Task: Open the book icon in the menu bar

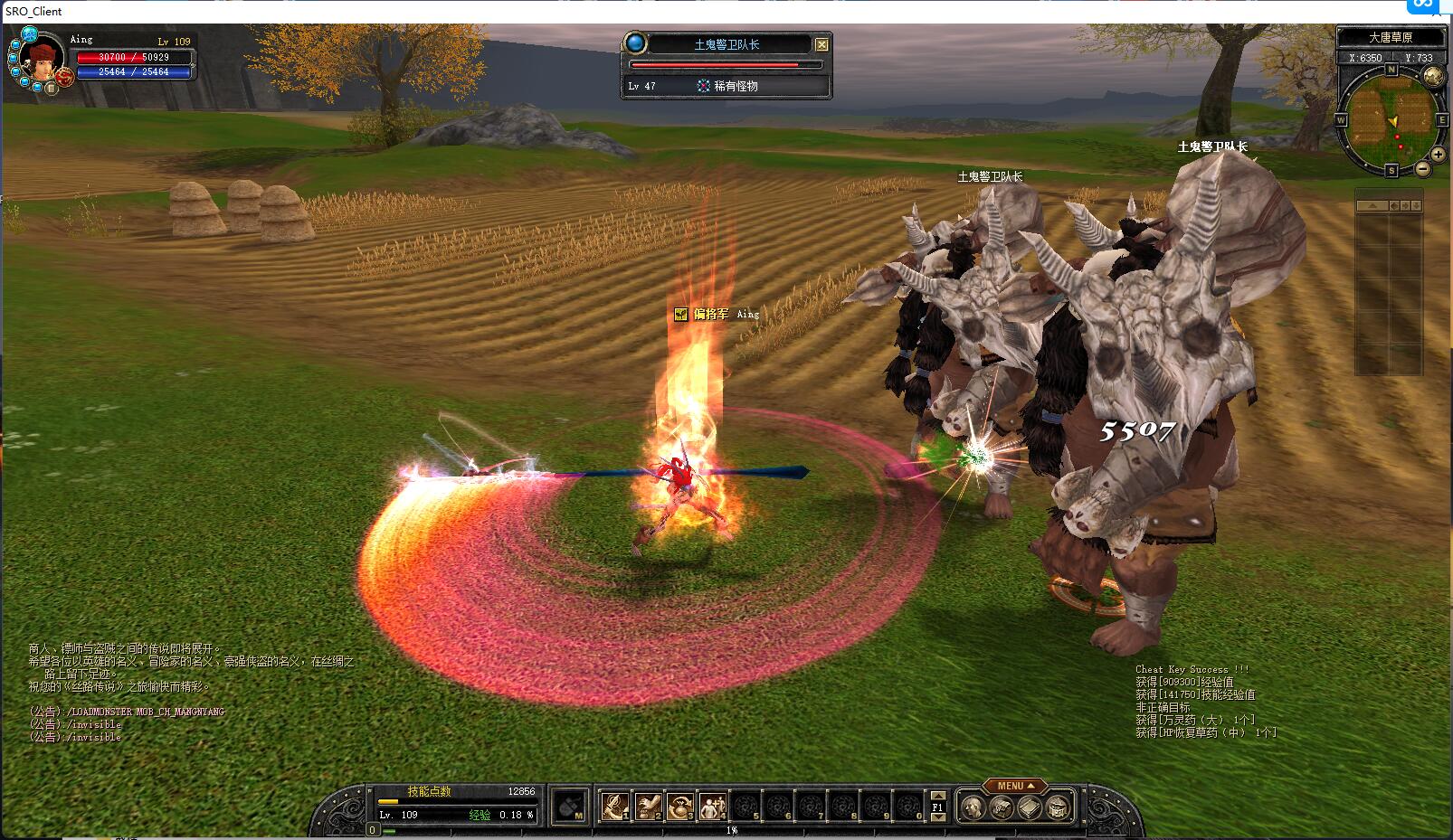Action: coord(1030,807)
